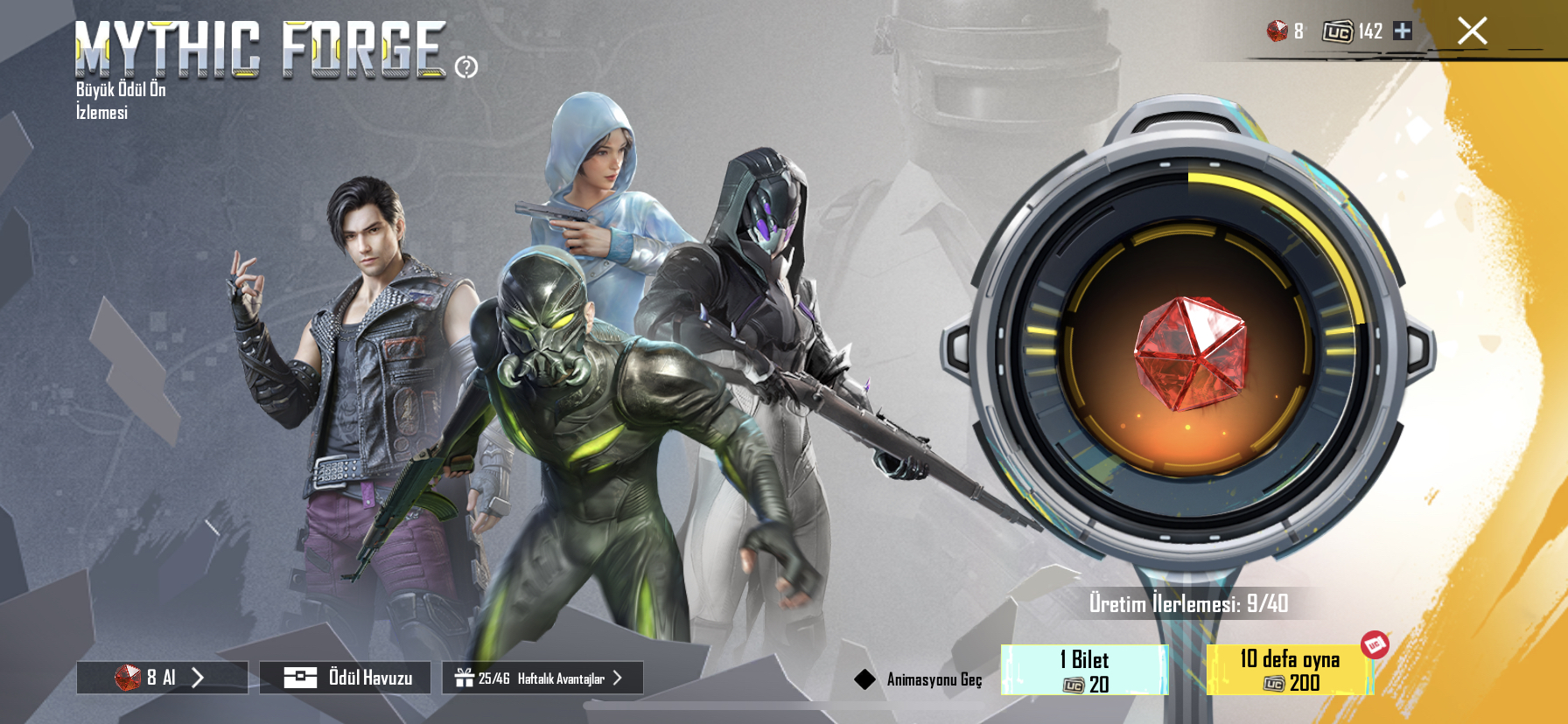Open the Ödül Havuzu reward pool
Viewport: 1568px width, 724px height.
pos(345,678)
